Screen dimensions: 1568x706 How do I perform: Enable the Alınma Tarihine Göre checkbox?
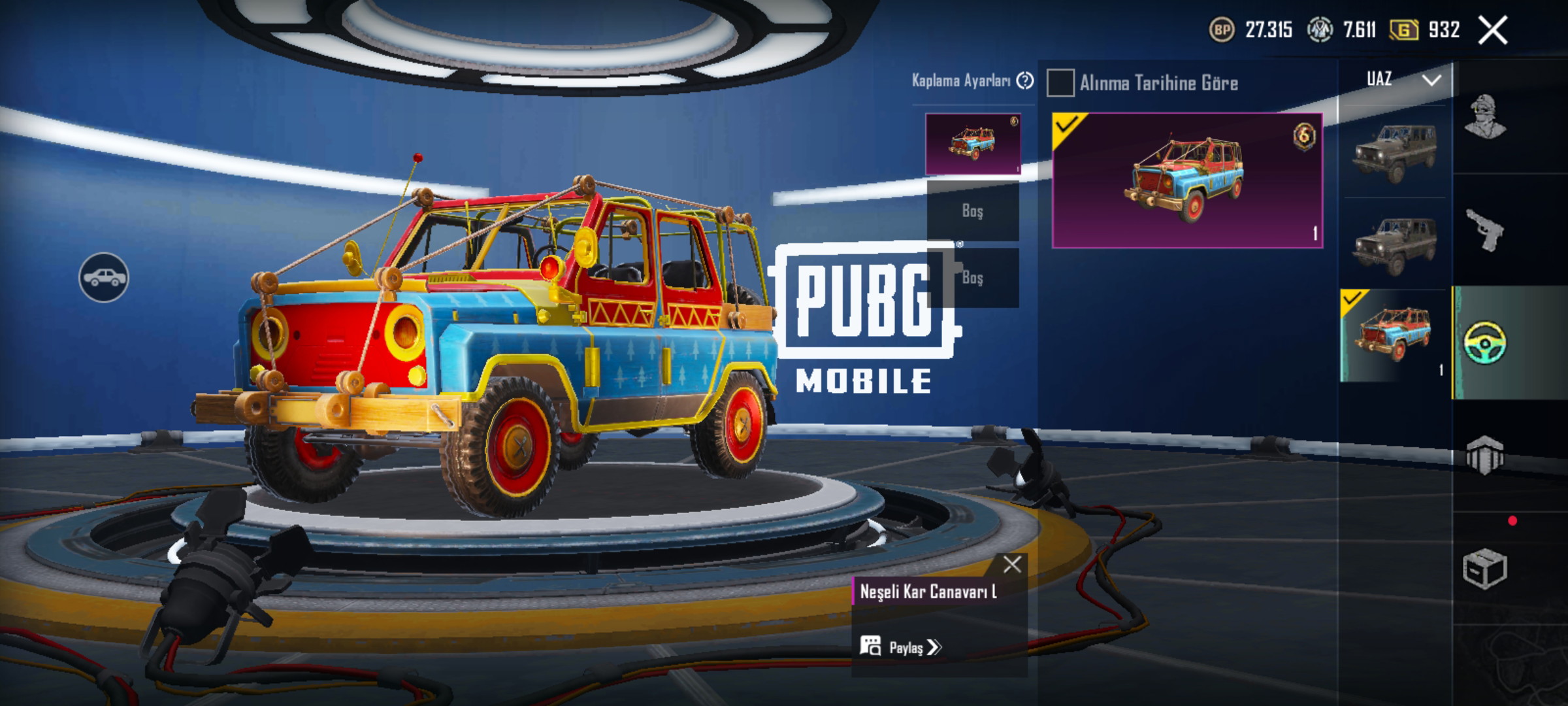pos(1060,84)
